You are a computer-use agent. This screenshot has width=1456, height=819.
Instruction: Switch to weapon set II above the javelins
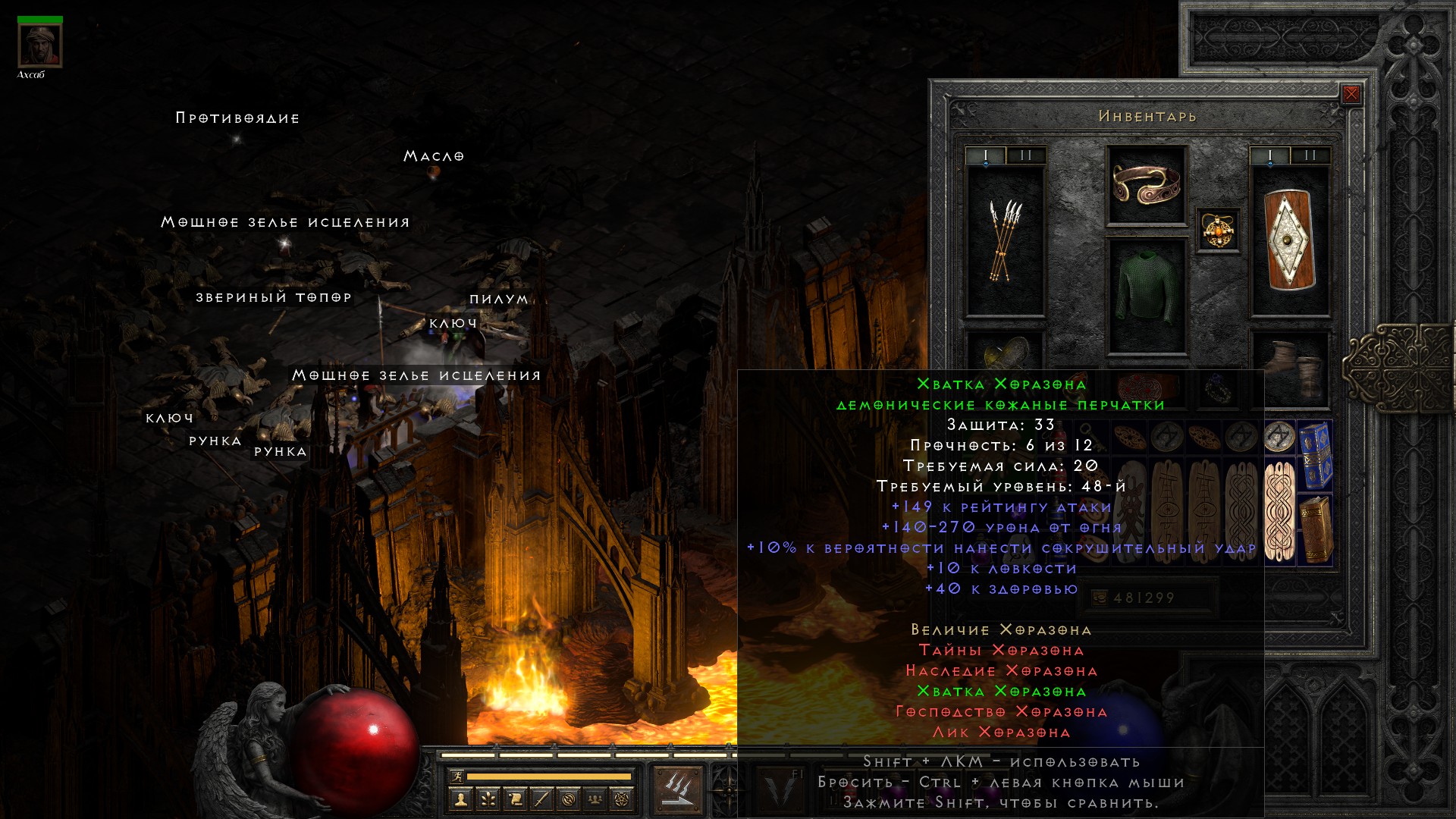pyautogui.click(x=1026, y=155)
